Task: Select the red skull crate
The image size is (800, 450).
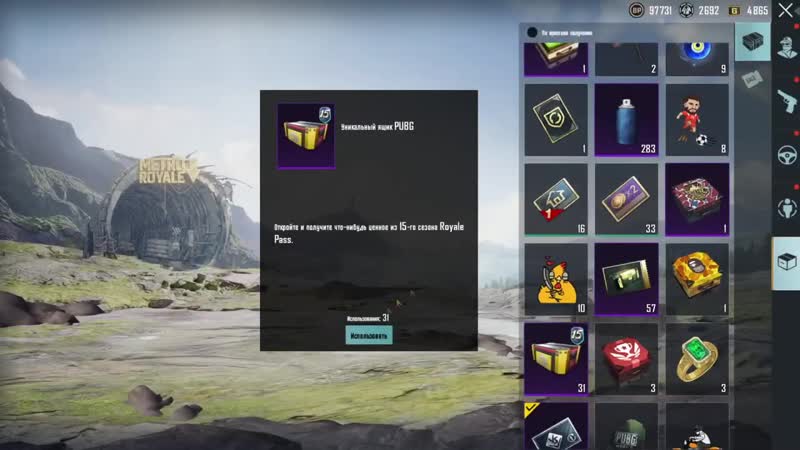Action: [x=626, y=358]
